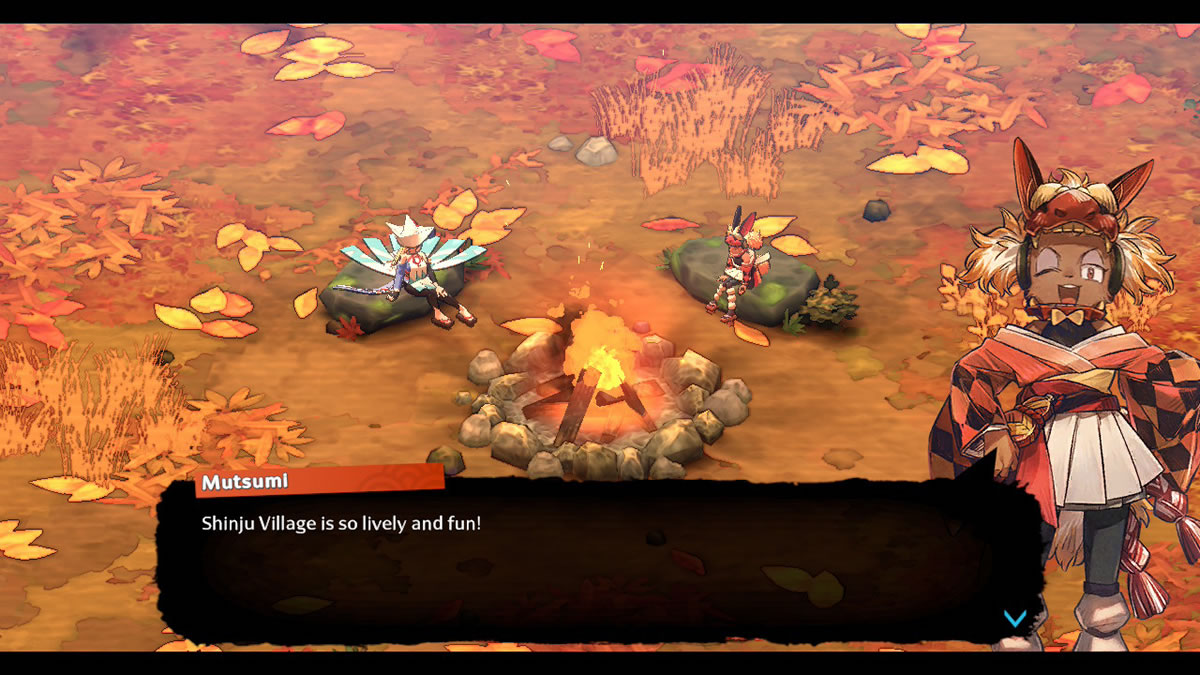The image size is (1200, 675).
Task: Click the blue continue arrow in dialogue
Action: pos(1014,618)
